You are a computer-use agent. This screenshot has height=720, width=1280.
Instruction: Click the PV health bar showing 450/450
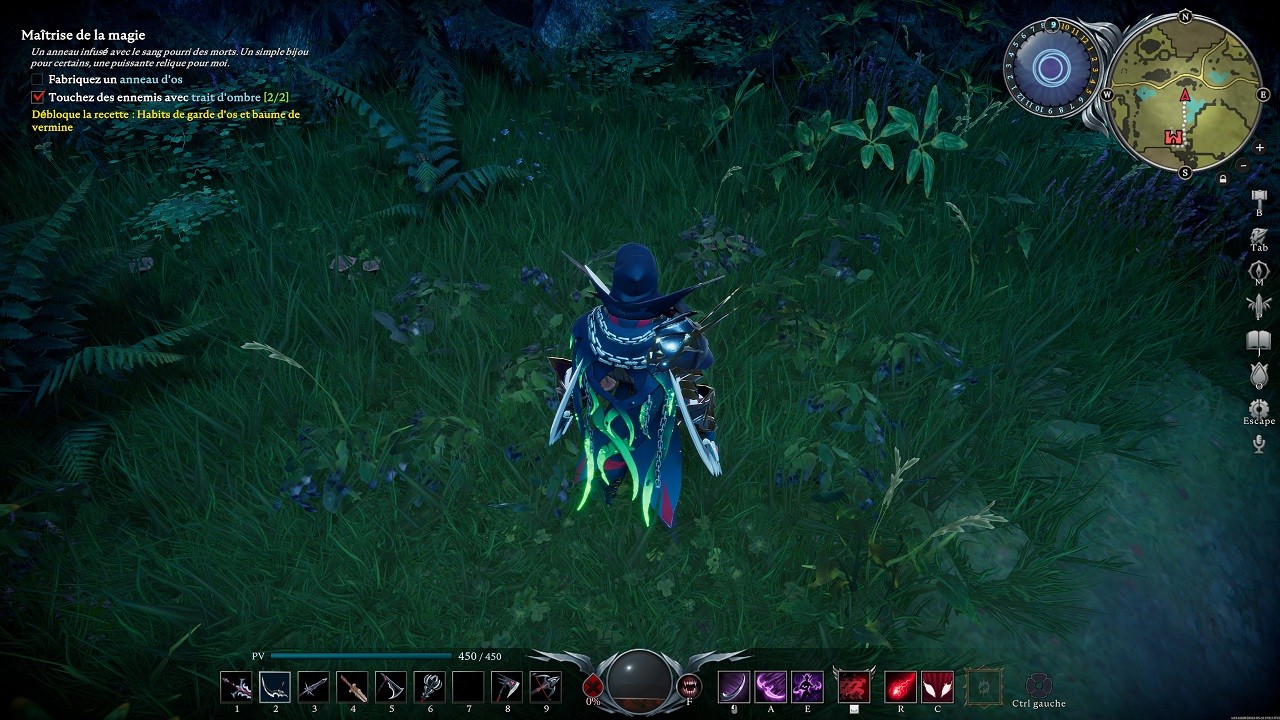point(360,654)
